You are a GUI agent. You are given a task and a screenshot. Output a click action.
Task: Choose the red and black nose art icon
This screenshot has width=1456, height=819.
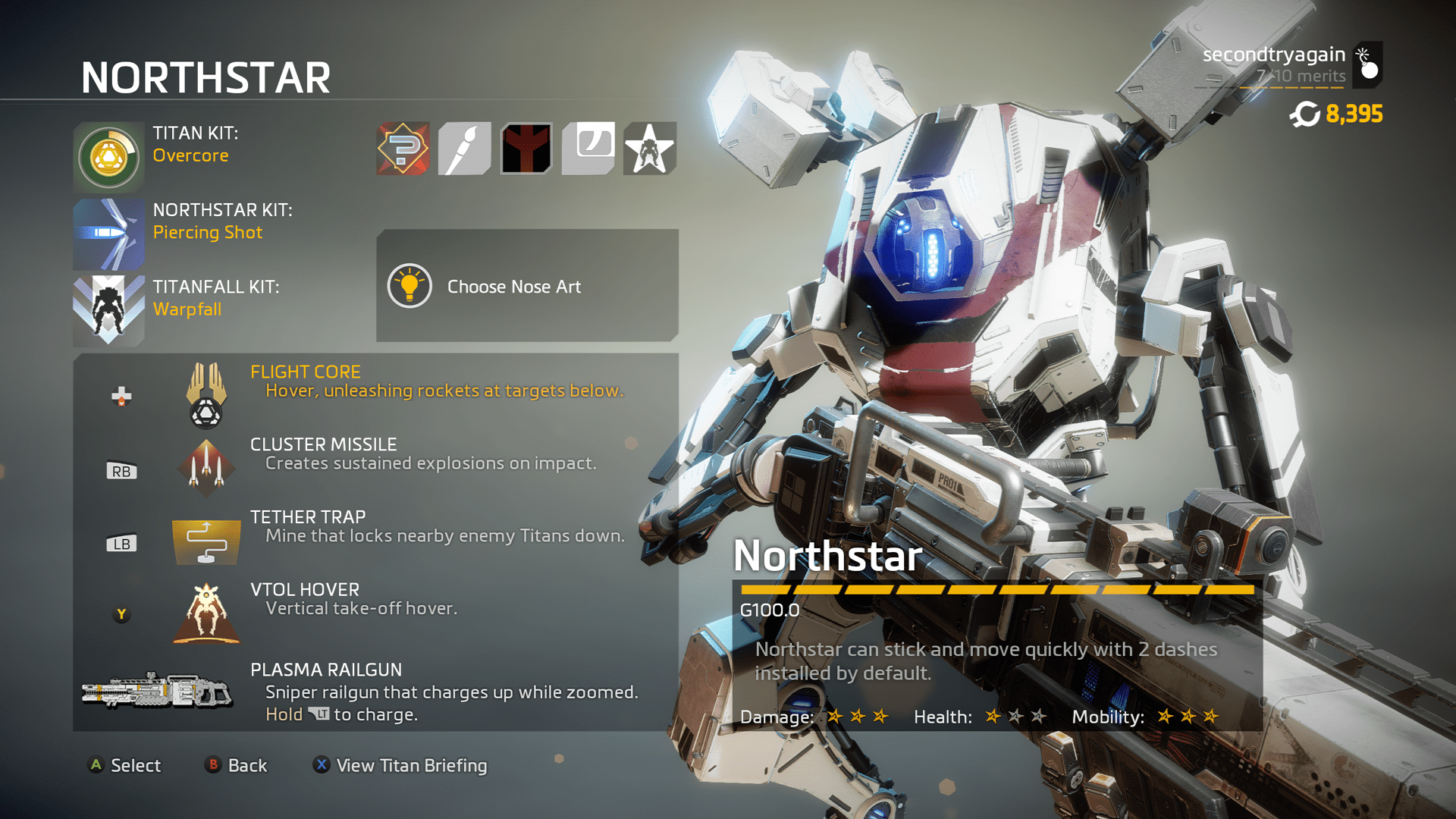point(526,149)
